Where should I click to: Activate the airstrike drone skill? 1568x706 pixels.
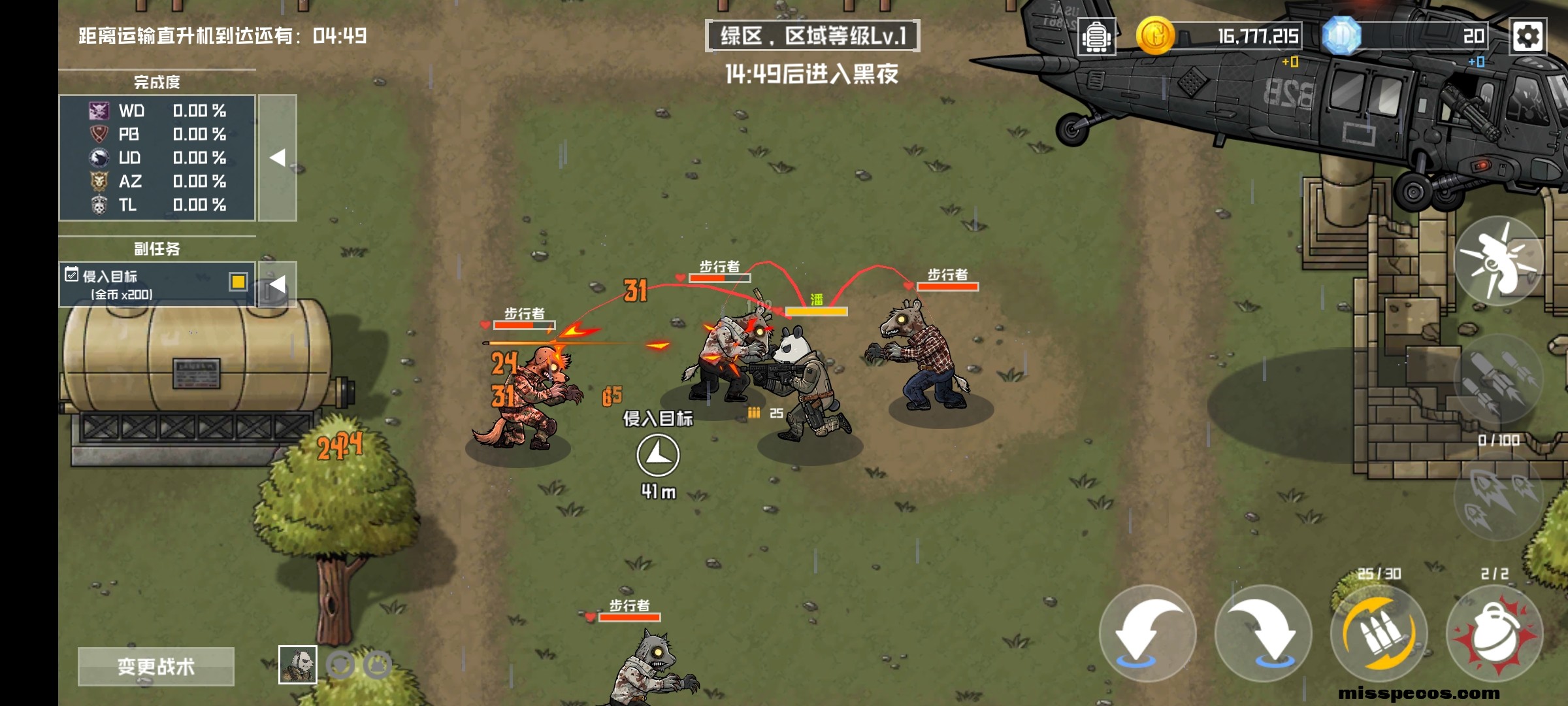pyautogui.click(x=1498, y=261)
